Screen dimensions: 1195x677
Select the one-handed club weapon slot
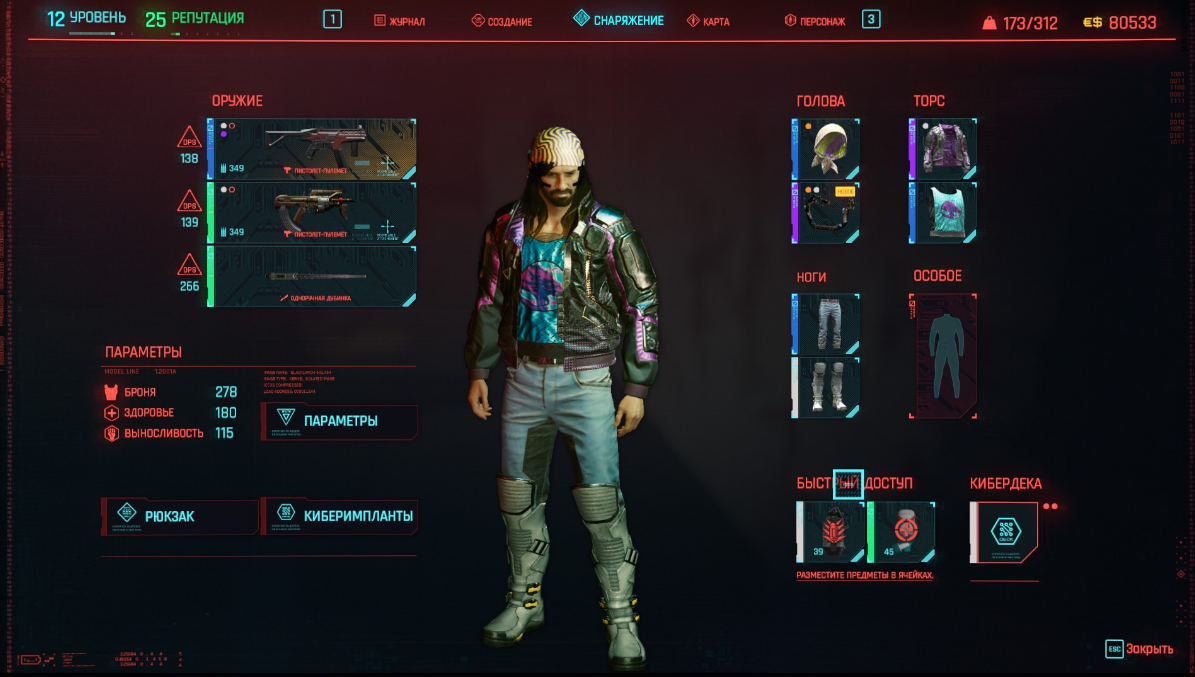[x=312, y=276]
